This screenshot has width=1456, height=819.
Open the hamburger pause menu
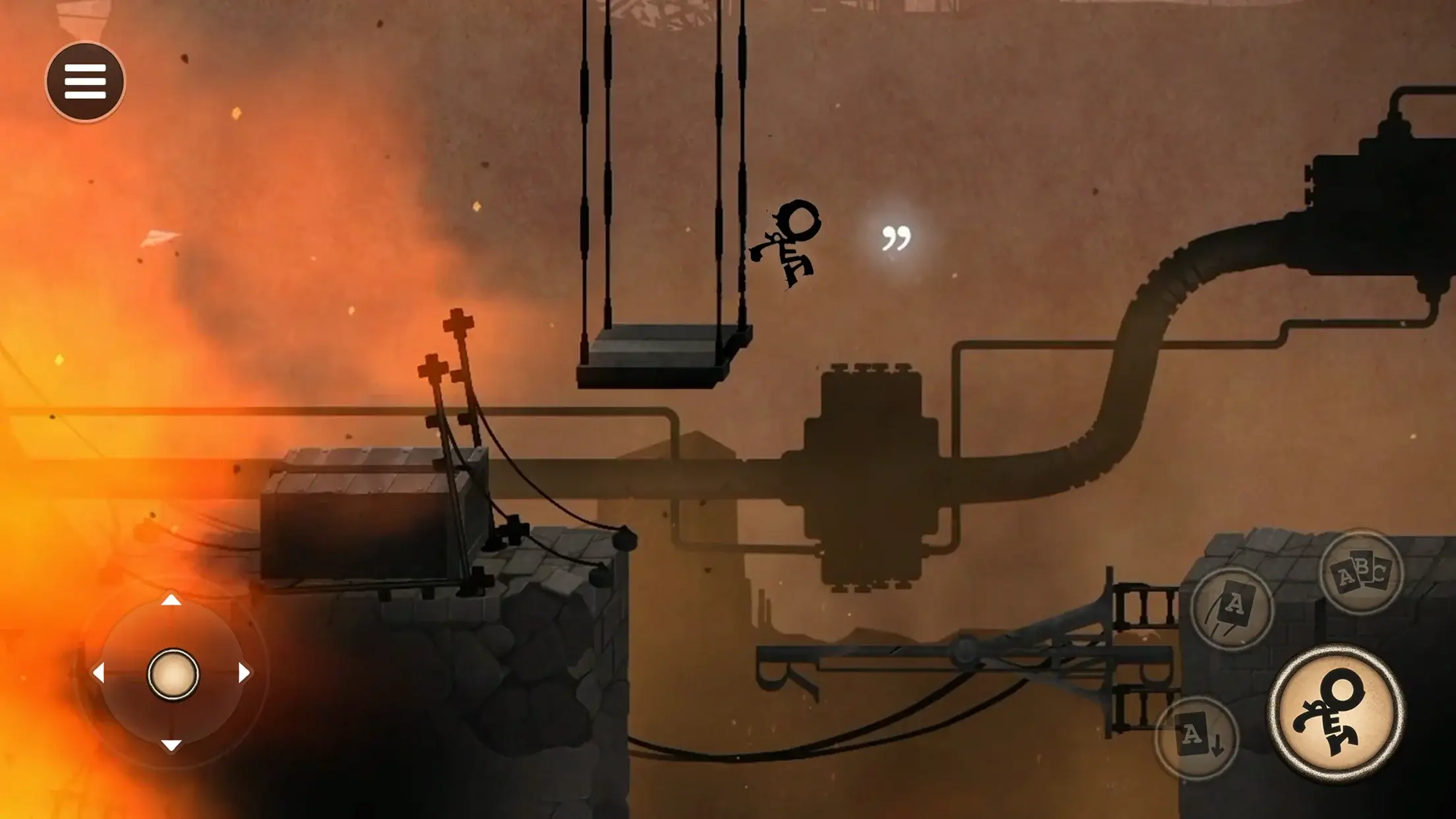pos(85,82)
